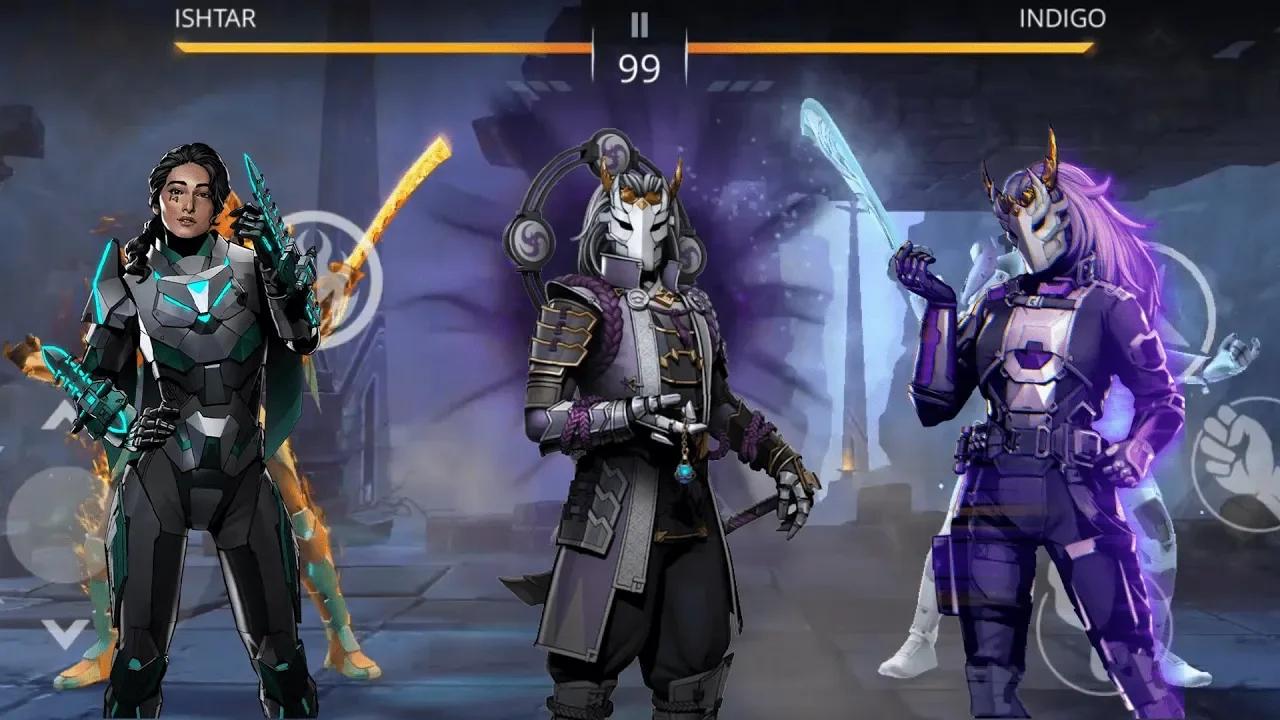
Task: Click the Ishtar fighter character
Action: (180, 400)
